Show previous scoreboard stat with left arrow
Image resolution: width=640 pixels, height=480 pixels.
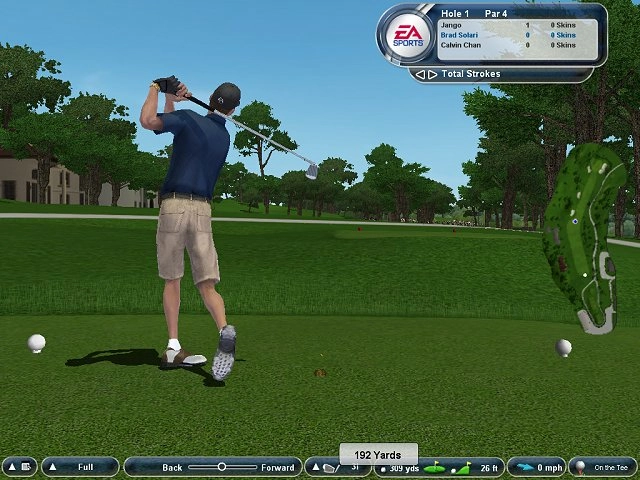pyautogui.click(x=420, y=74)
